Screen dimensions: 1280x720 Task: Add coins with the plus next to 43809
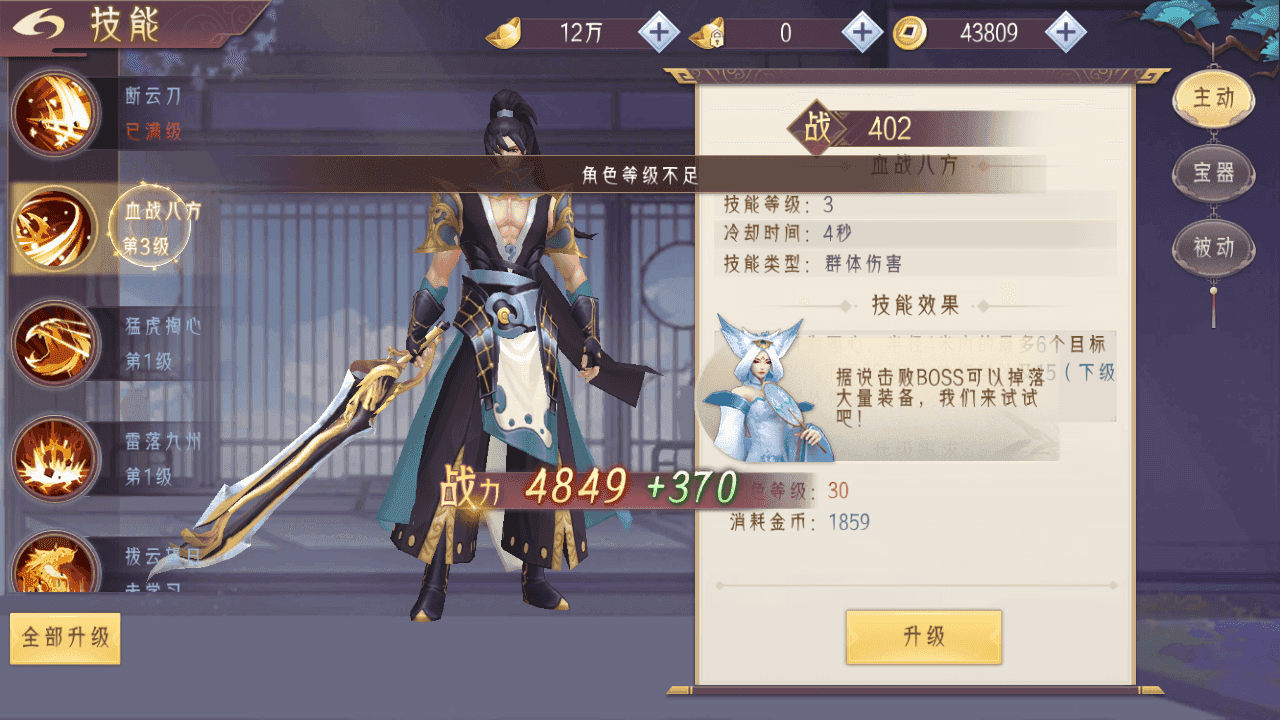click(x=1066, y=33)
